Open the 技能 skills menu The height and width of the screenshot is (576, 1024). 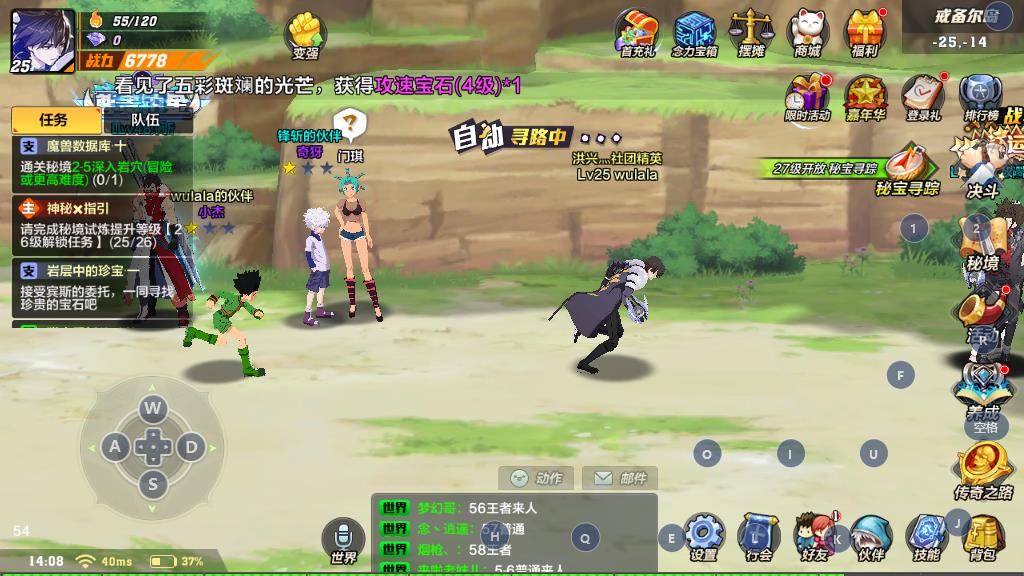[x=926, y=537]
